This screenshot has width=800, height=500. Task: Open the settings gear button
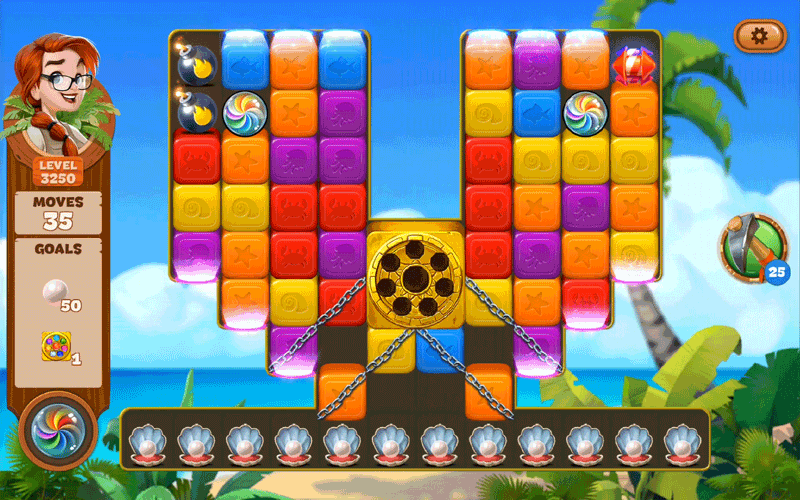759,36
